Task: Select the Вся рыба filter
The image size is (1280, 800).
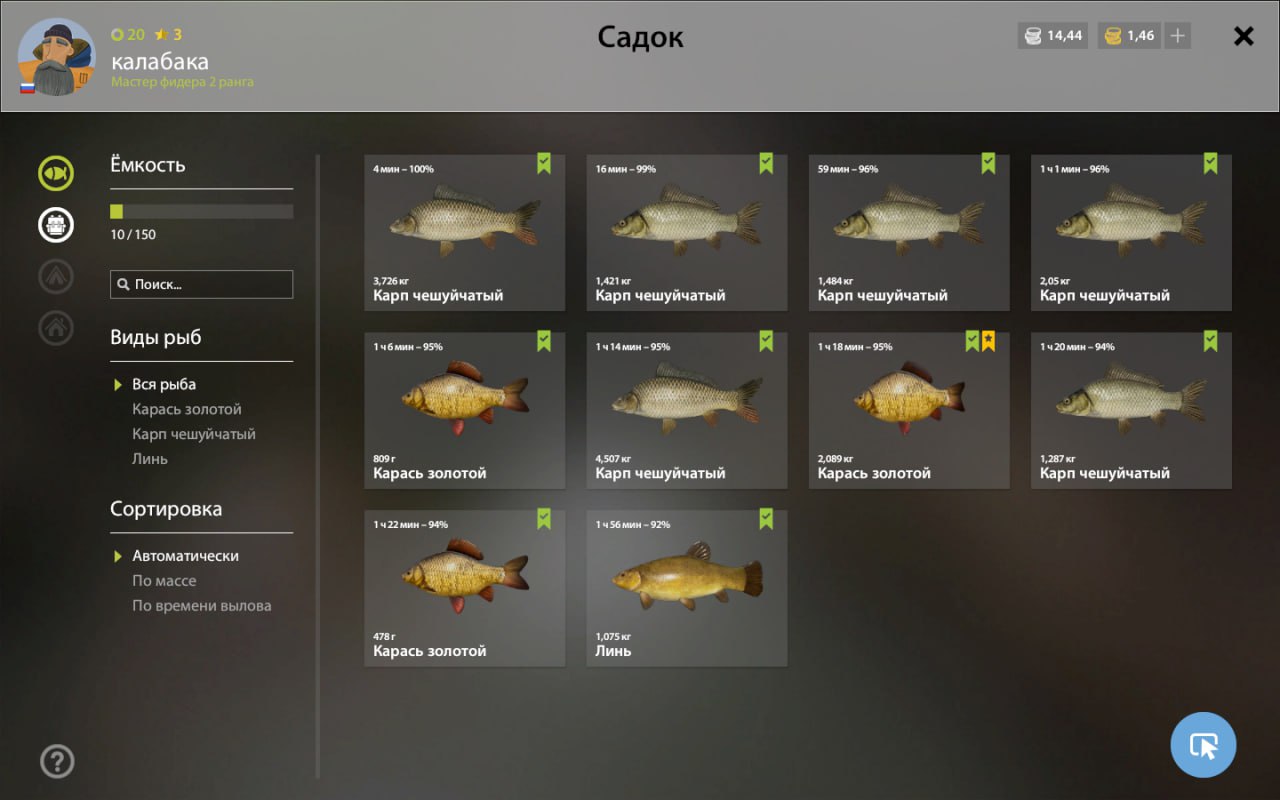Action: [x=164, y=384]
